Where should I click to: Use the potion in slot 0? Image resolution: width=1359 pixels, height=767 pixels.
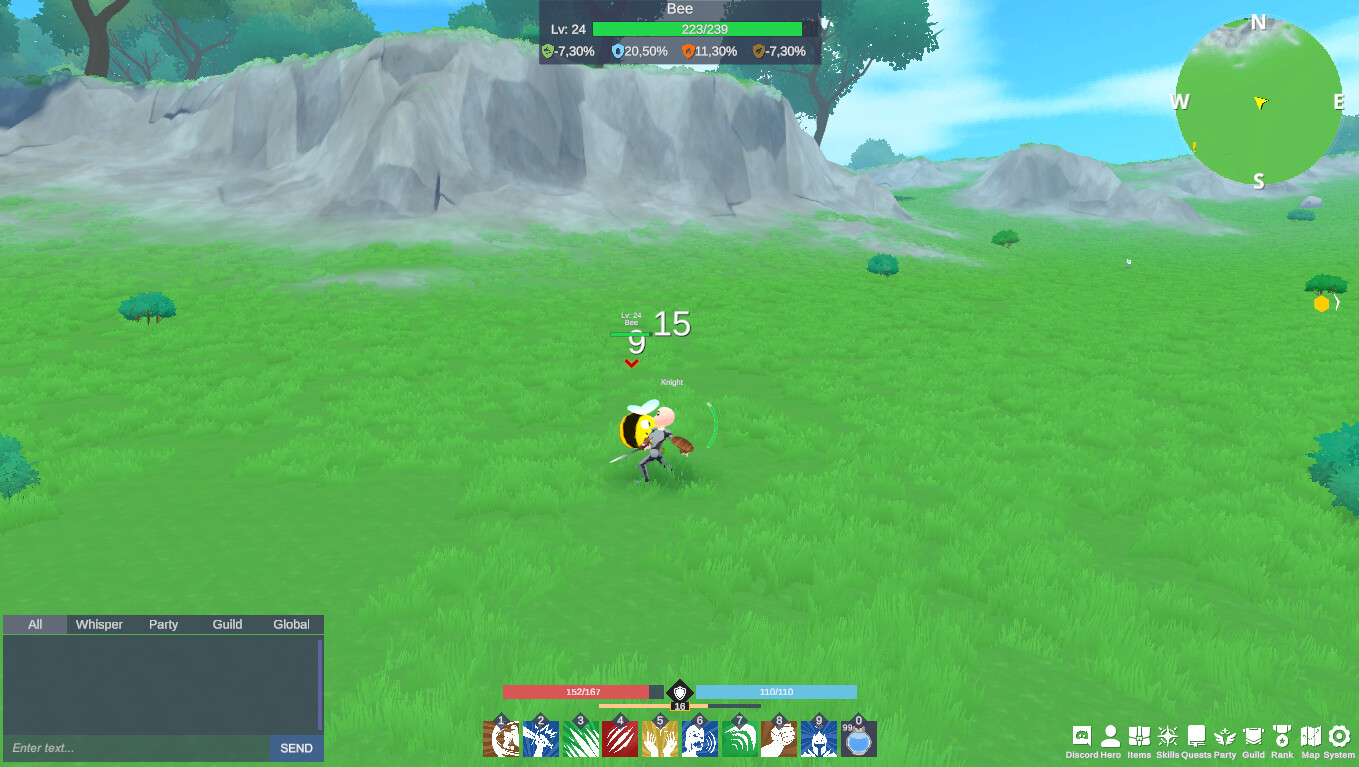point(858,740)
